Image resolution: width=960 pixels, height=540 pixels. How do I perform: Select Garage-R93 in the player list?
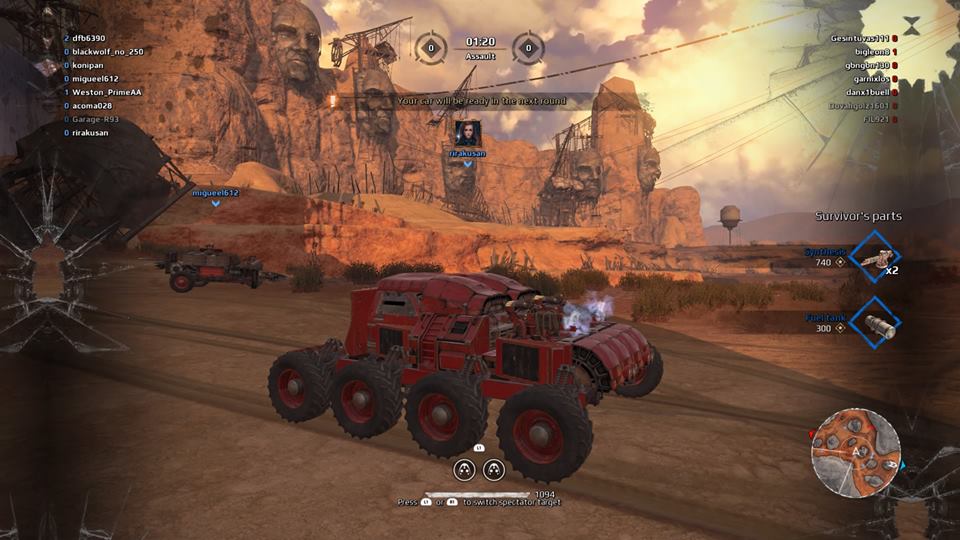pyautogui.click(x=95, y=119)
